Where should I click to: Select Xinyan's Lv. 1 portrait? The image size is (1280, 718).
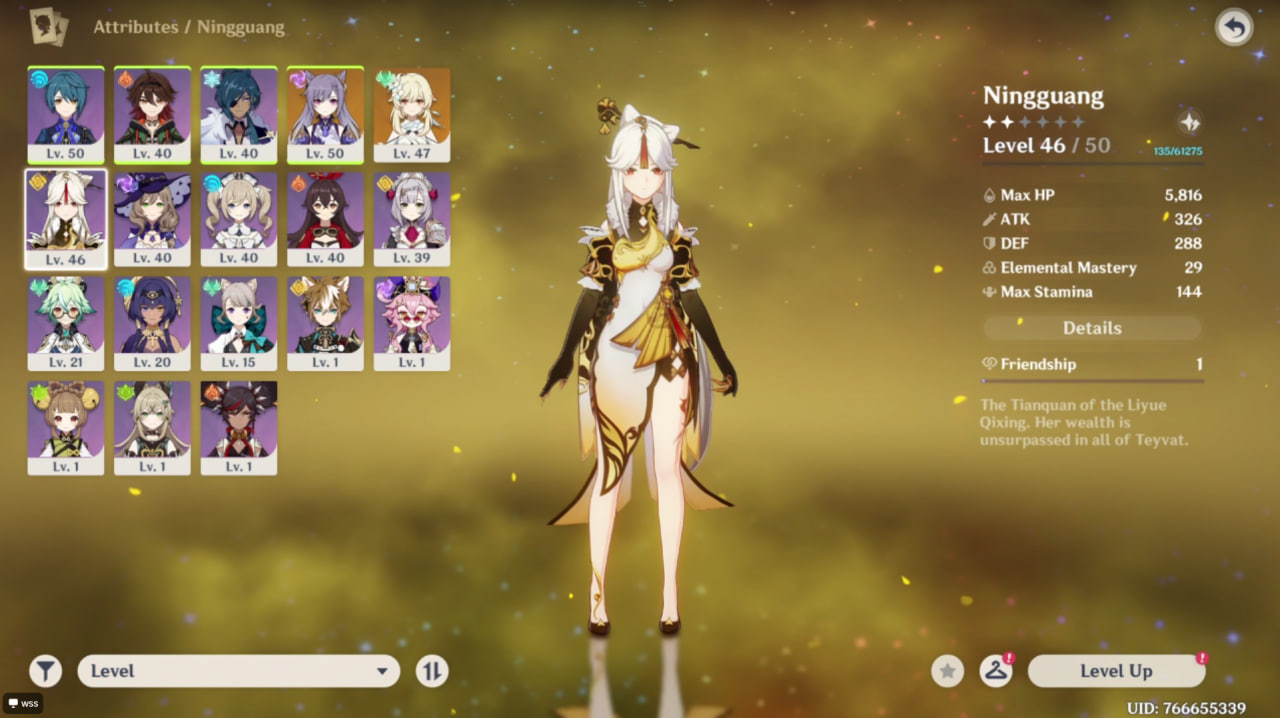pos(239,427)
